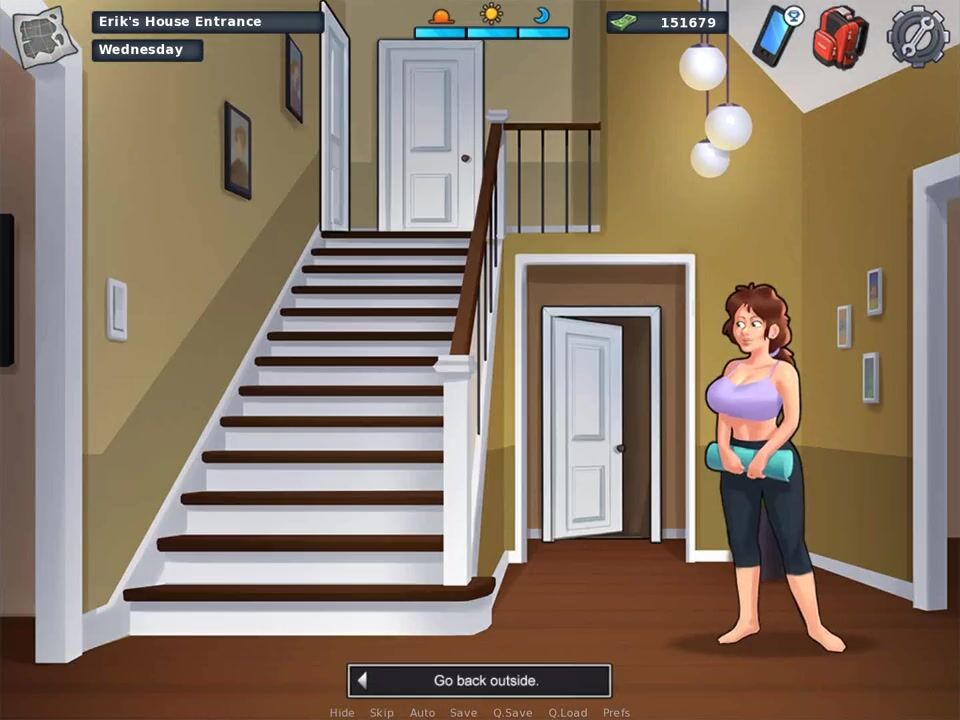
Task: Activate the Skip option
Action: (x=382, y=713)
